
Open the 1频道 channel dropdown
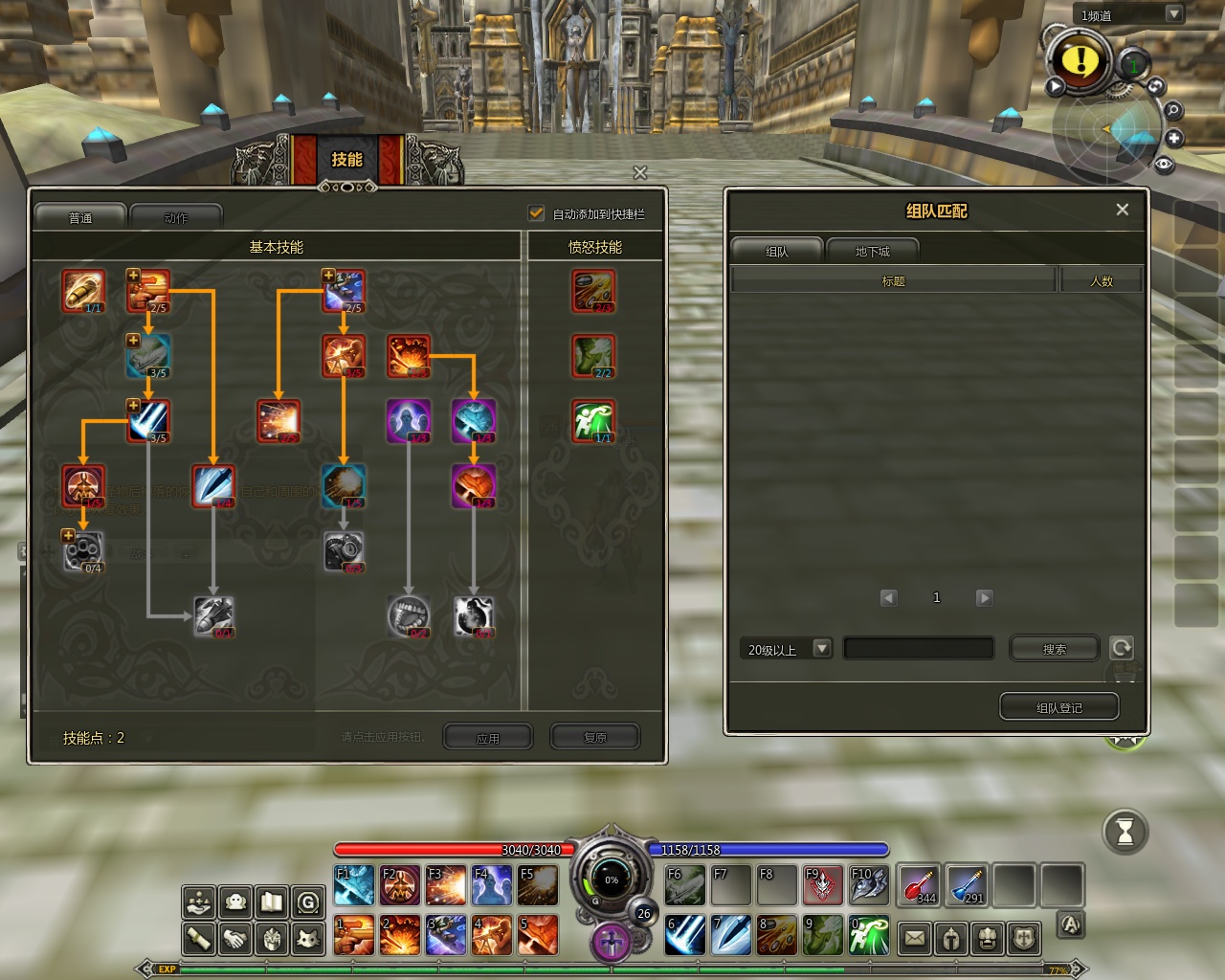(1174, 14)
